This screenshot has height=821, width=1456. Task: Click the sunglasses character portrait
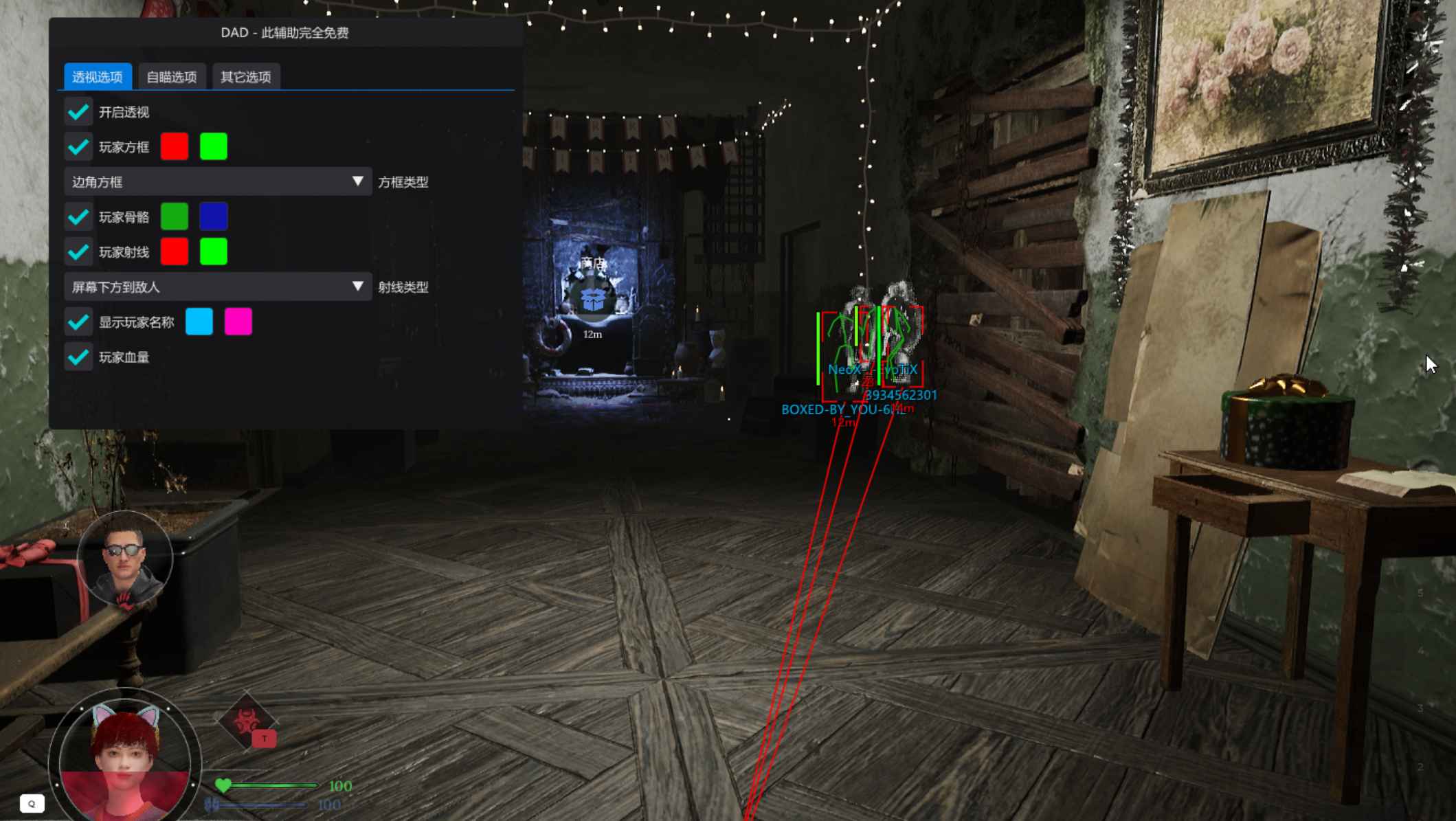[x=124, y=560]
